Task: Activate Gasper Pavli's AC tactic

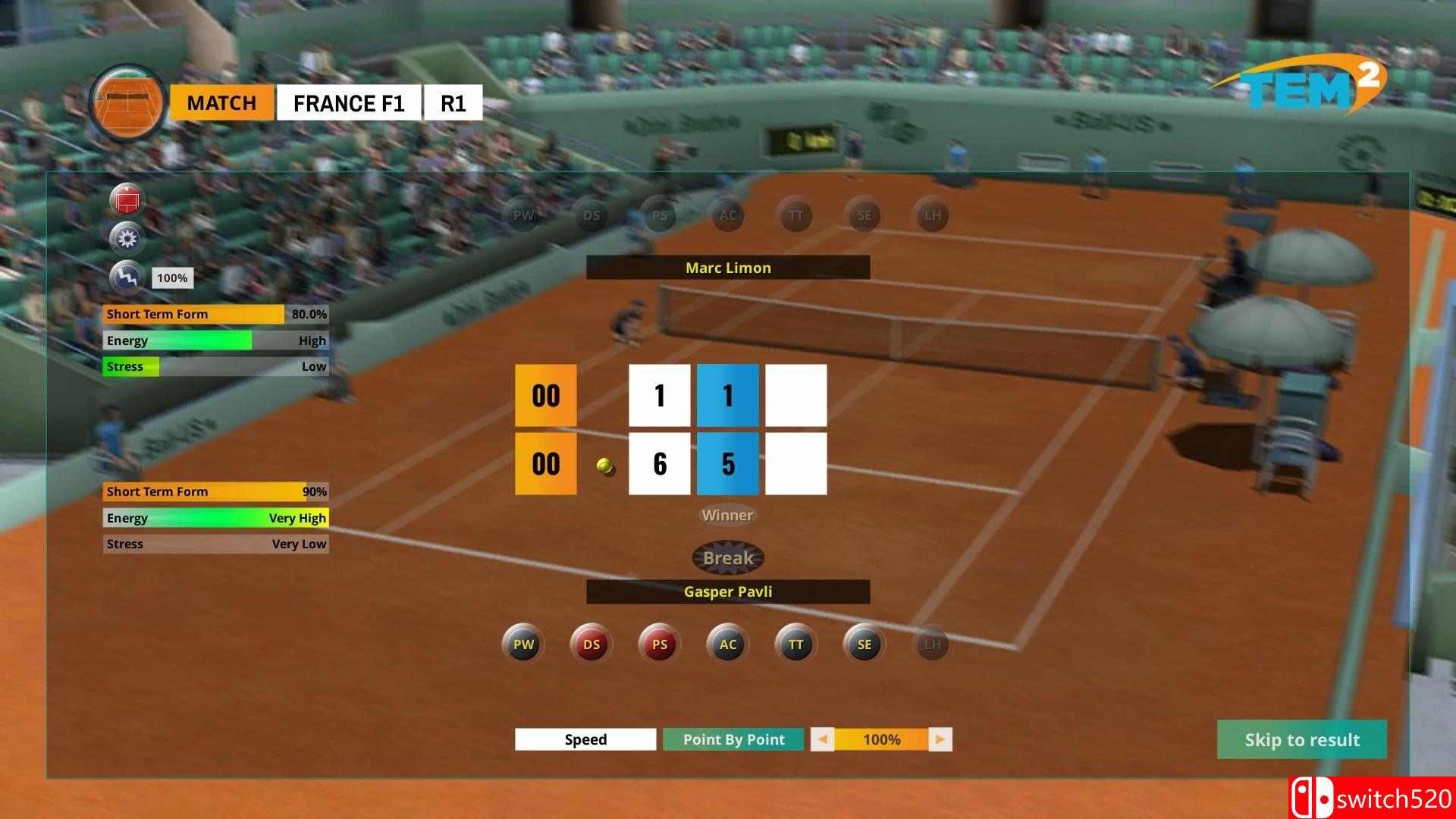Action: (x=728, y=645)
